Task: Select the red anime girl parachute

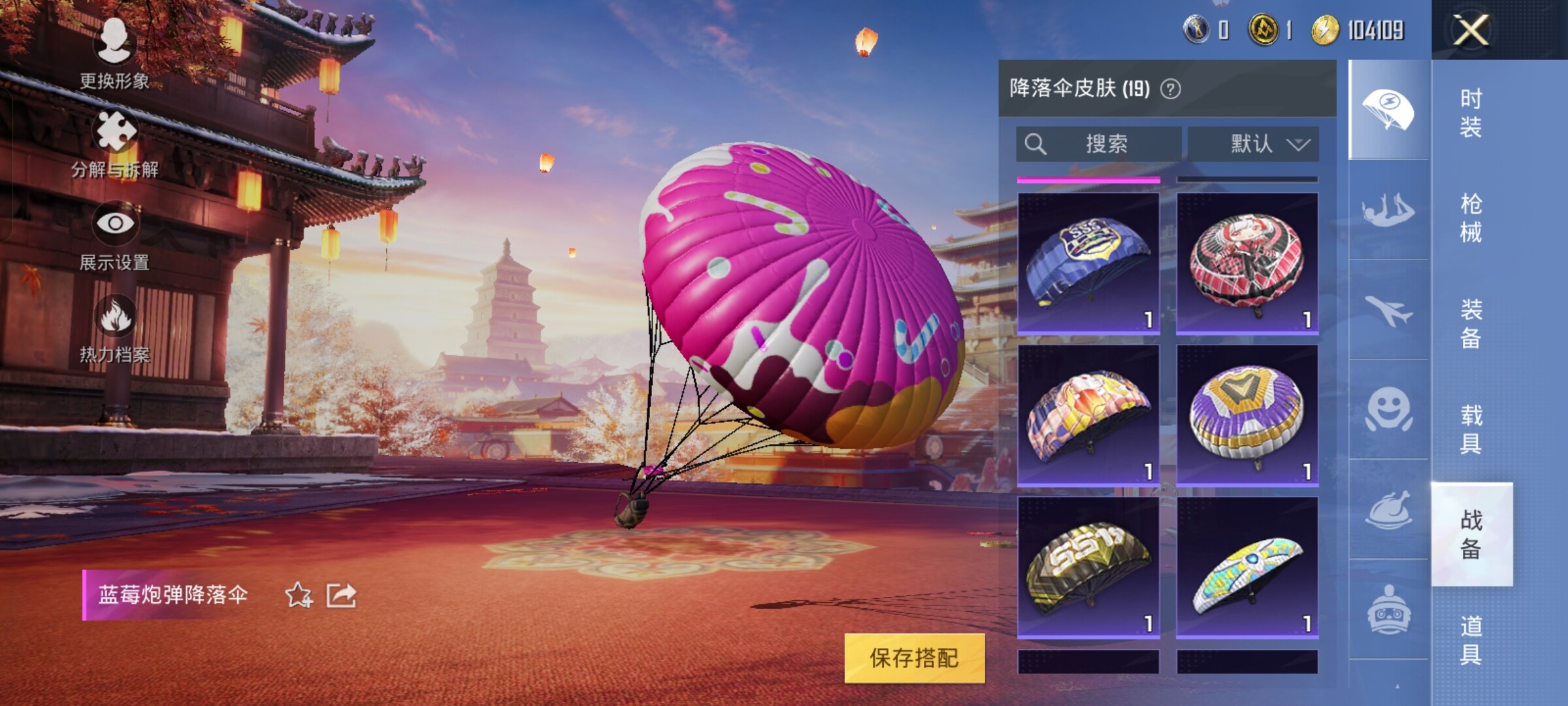Action: [x=1247, y=263]
